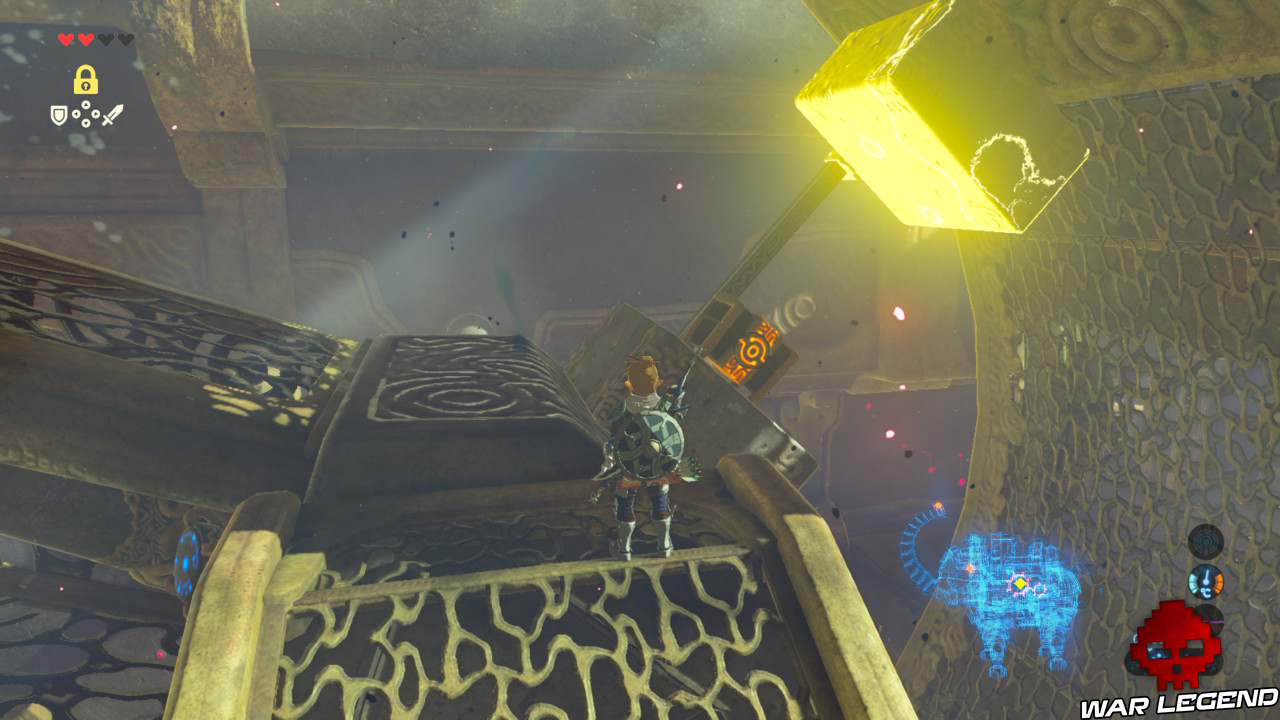1280x720 pixels.
Task: Select the sword icon in the HUD
Action: click(112, 113)
